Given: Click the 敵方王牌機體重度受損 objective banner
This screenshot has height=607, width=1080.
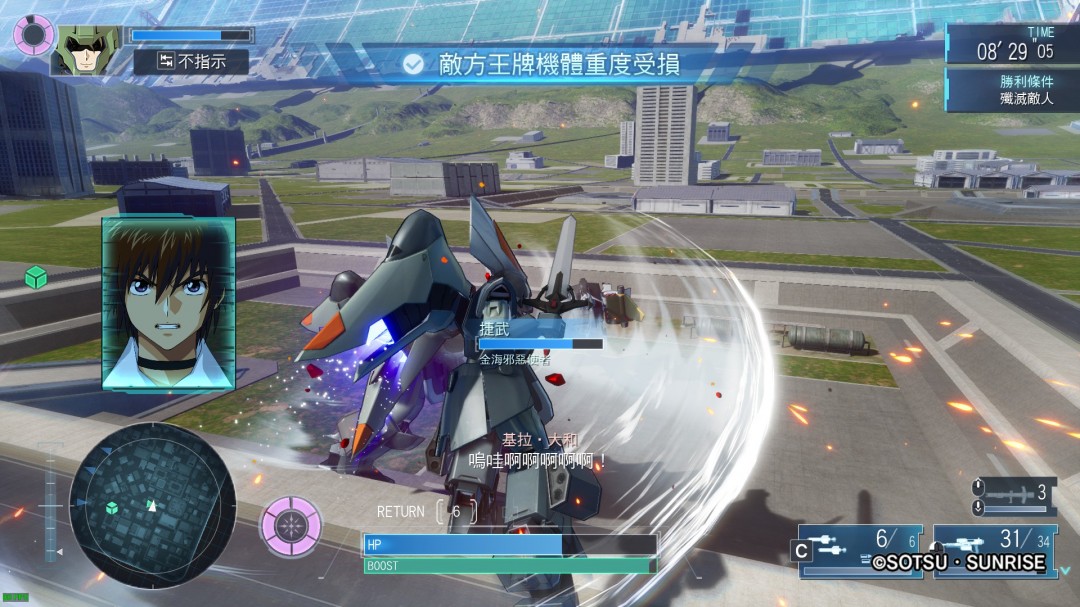Looking at the screenshot, I should click(x=545, y=64).
